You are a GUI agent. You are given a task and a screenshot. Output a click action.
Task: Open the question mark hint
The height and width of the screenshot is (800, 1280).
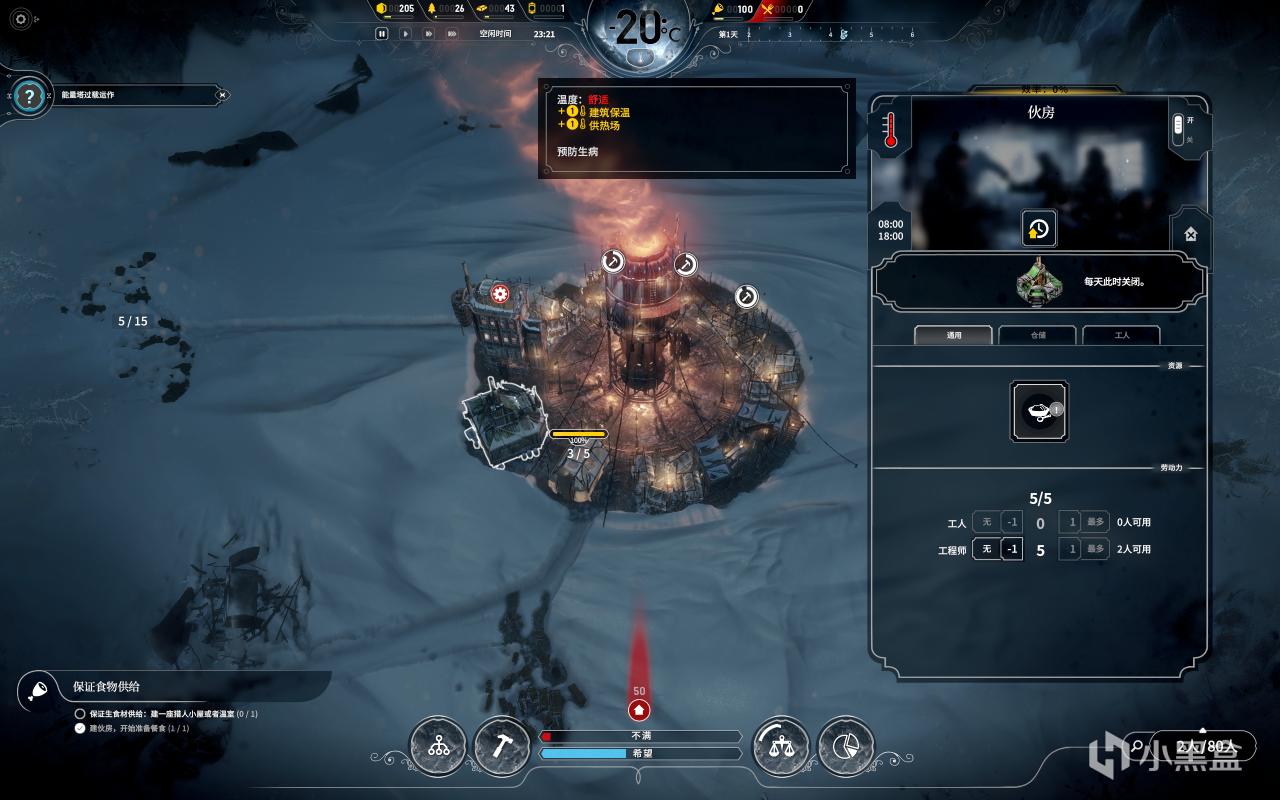31,96
